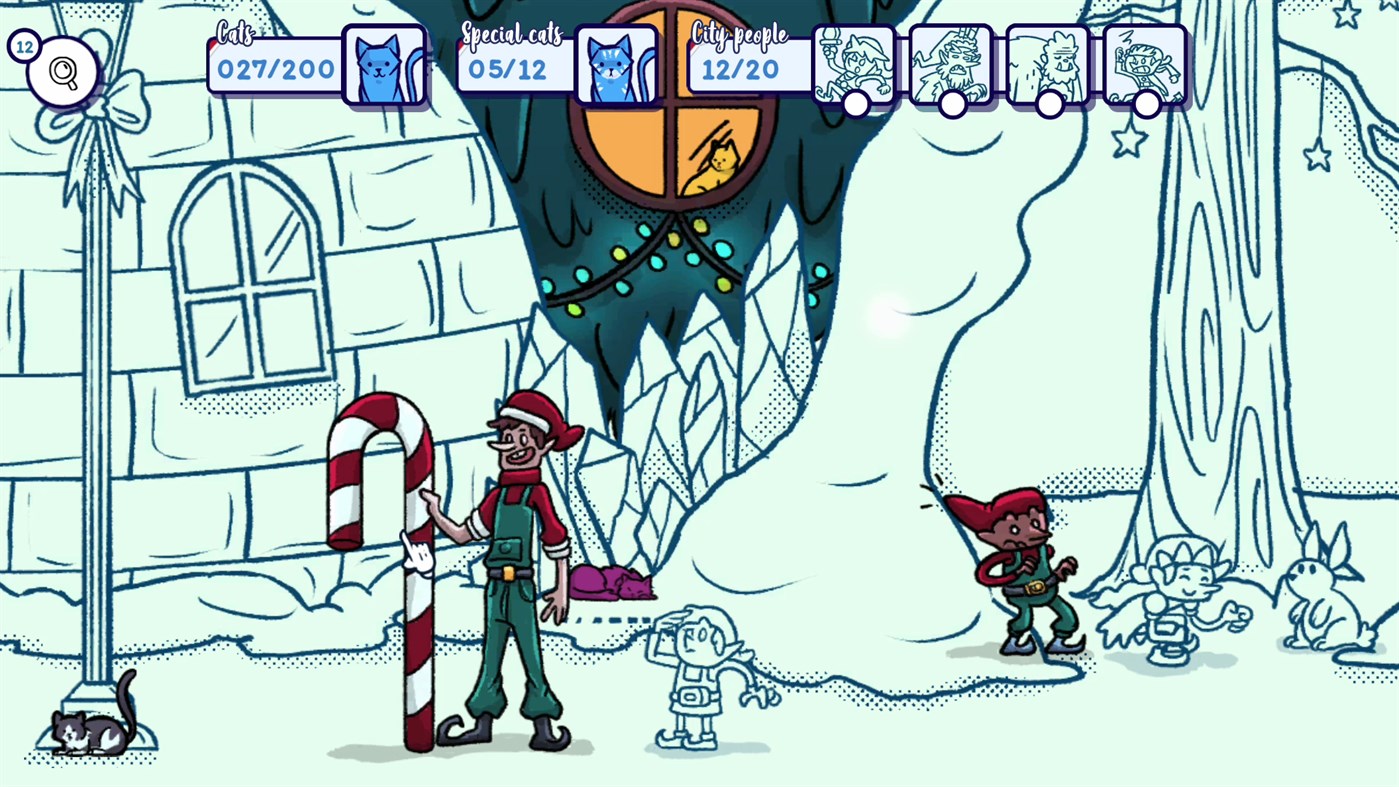Click the Cats 027/200 counter

tap(275, 69)
